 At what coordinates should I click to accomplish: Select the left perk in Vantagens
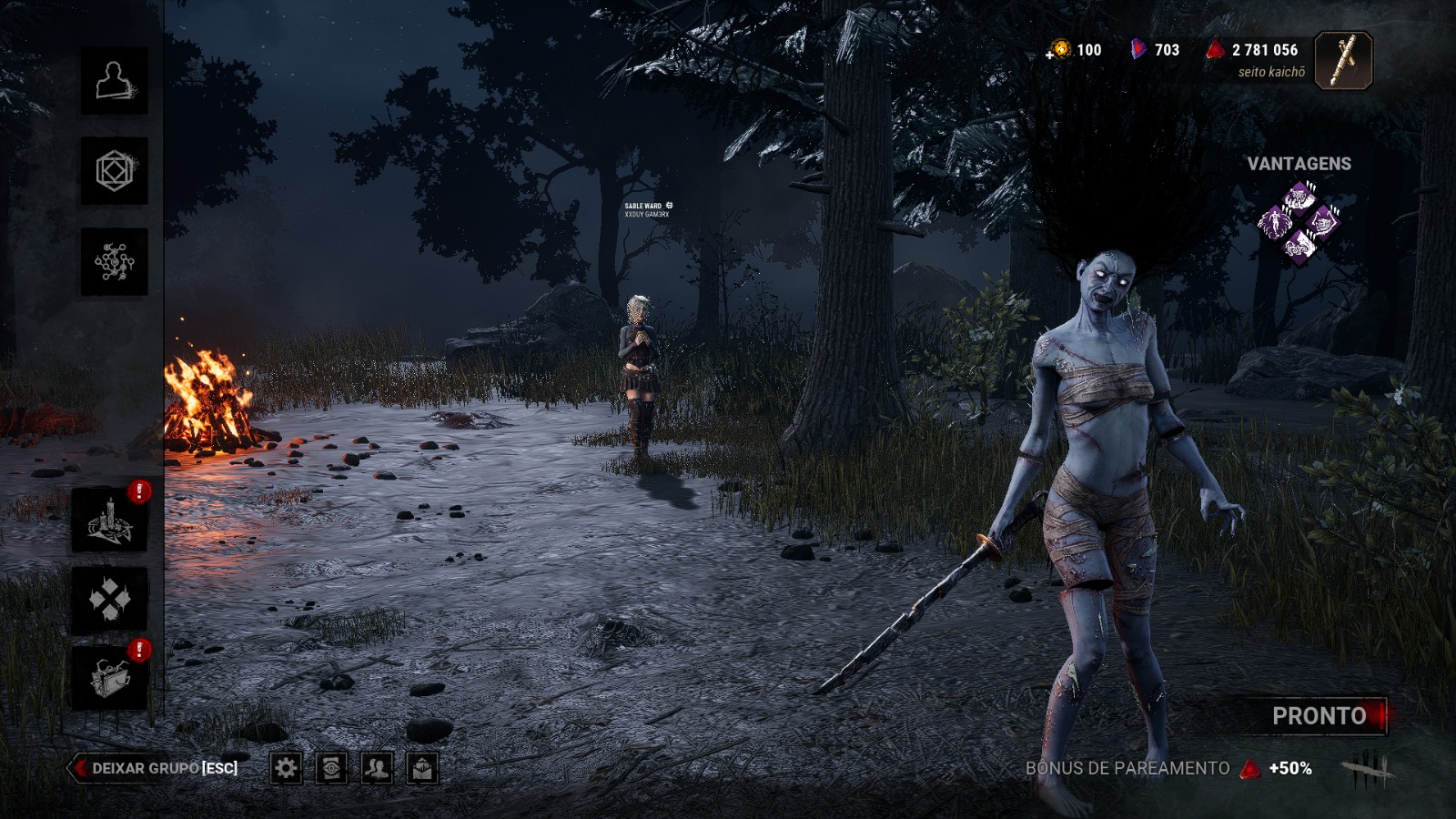pos(1275,221)
